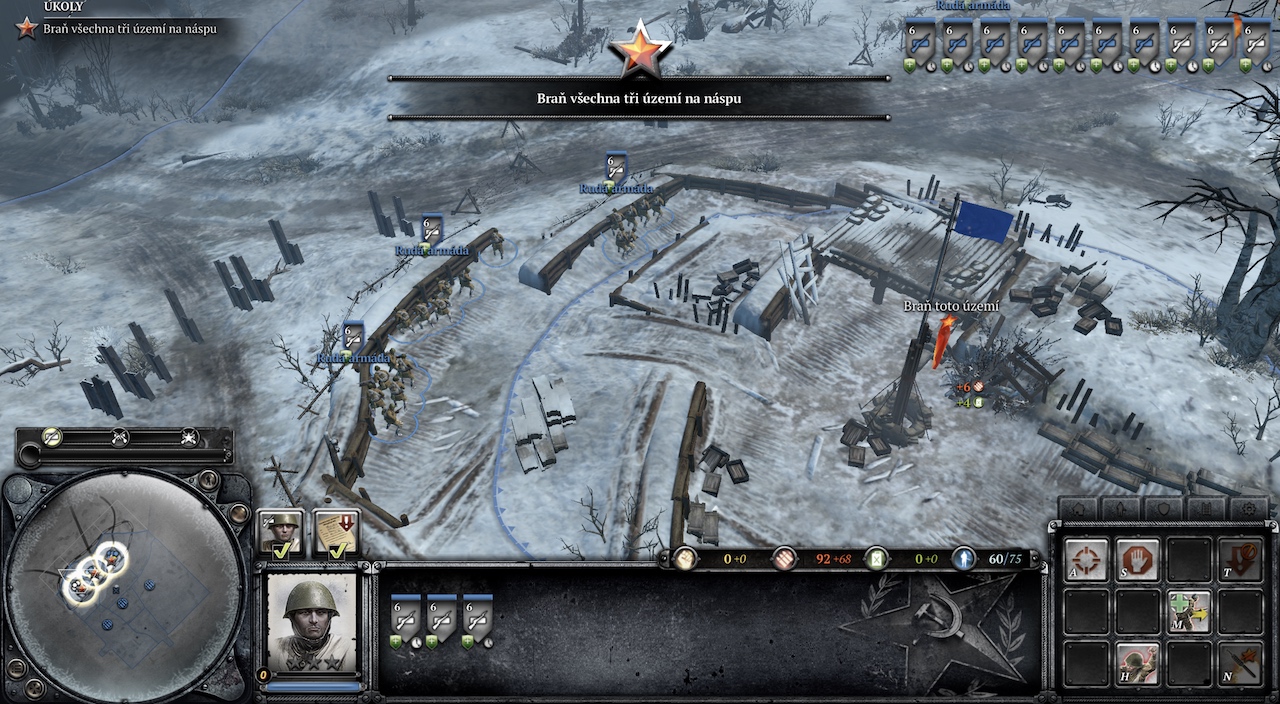1280x704 pixels.
Task: Throw the Molotov cocktail ability
Action: (x=1240, y=663)
